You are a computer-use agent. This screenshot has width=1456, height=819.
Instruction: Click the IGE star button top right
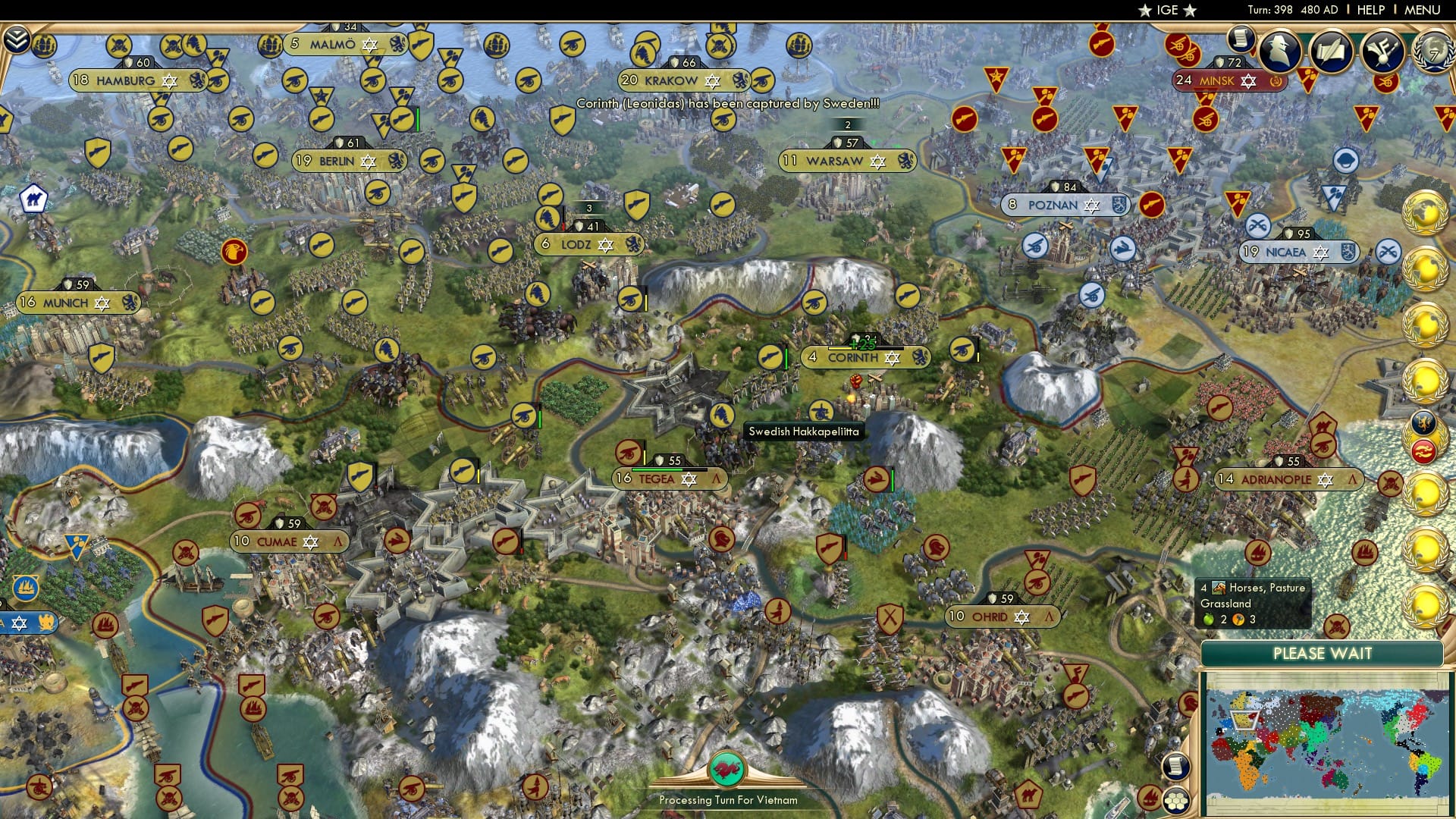(x=1168, y=10)
